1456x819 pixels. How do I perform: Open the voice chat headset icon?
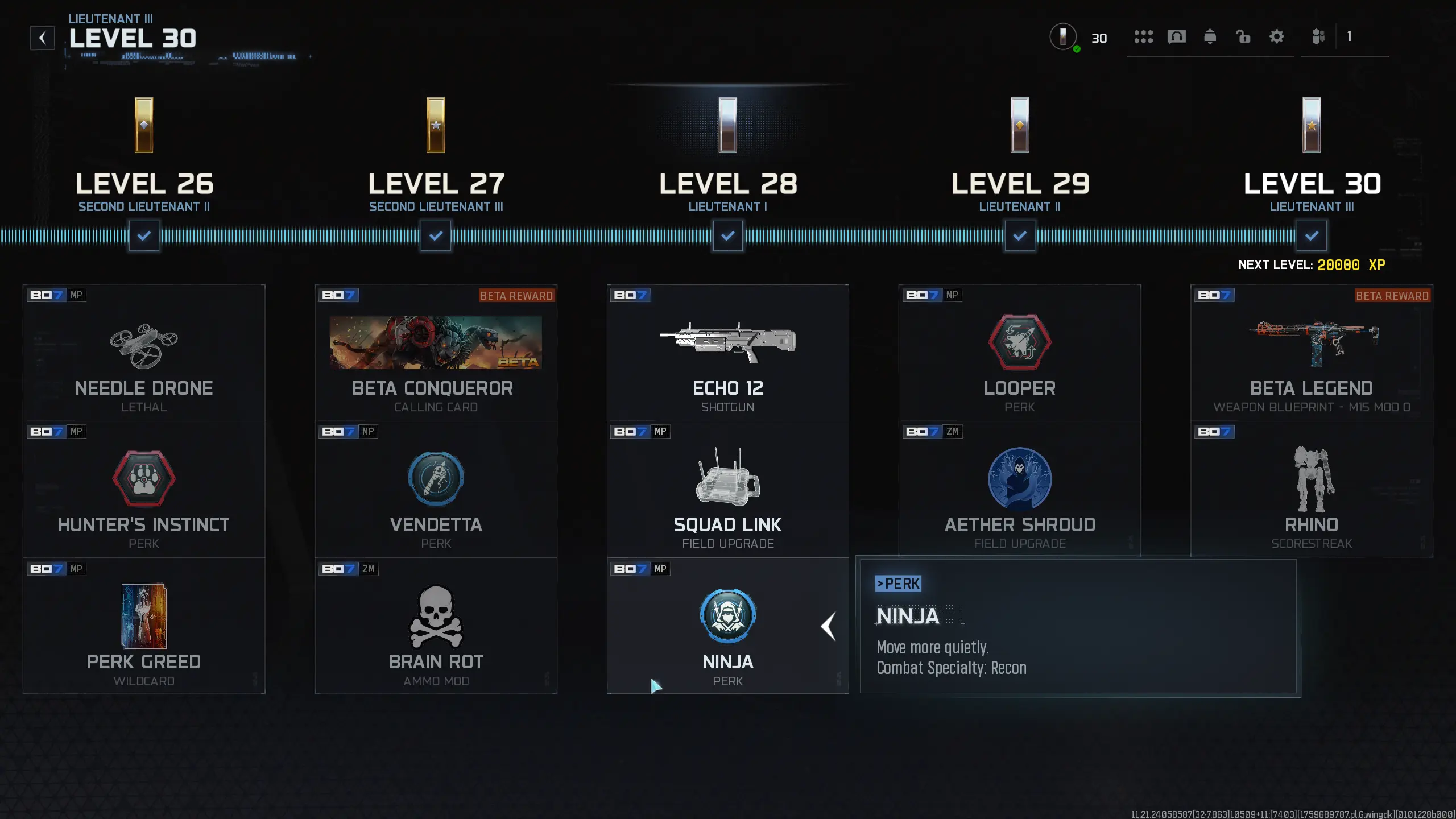[x=1177, y=36]
